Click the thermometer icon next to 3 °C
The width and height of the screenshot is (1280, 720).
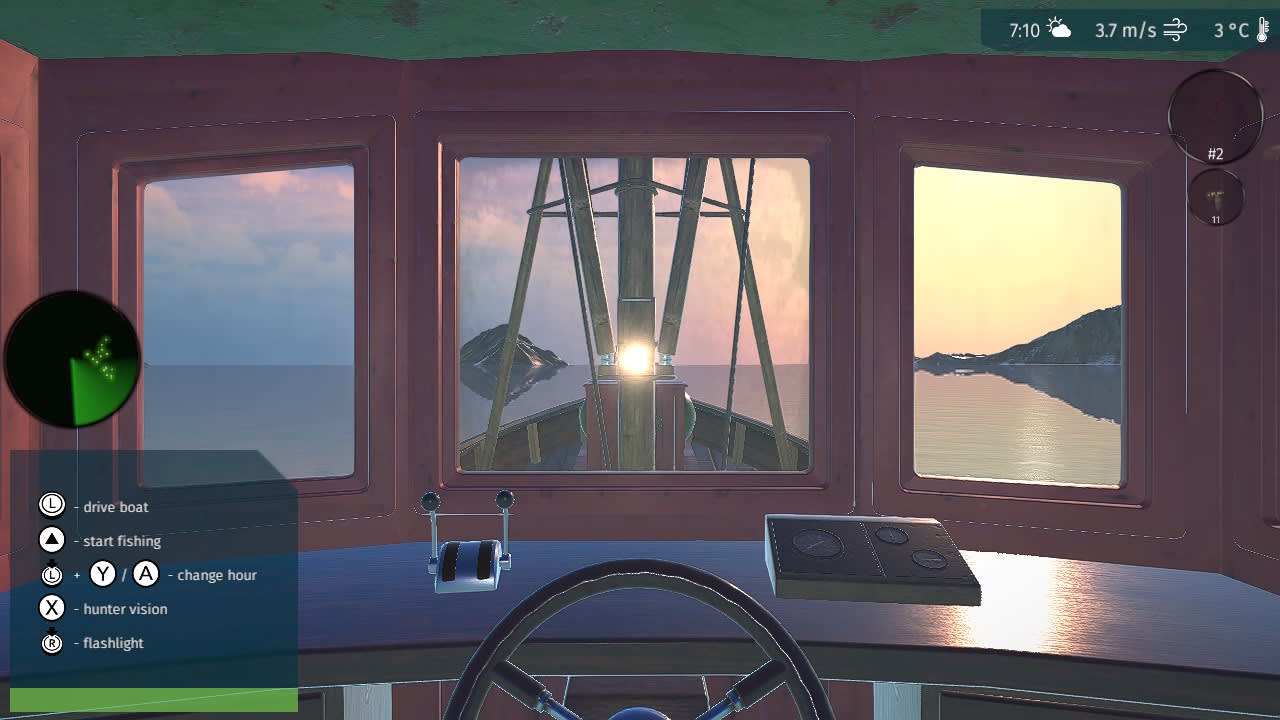click(1262, 31)
